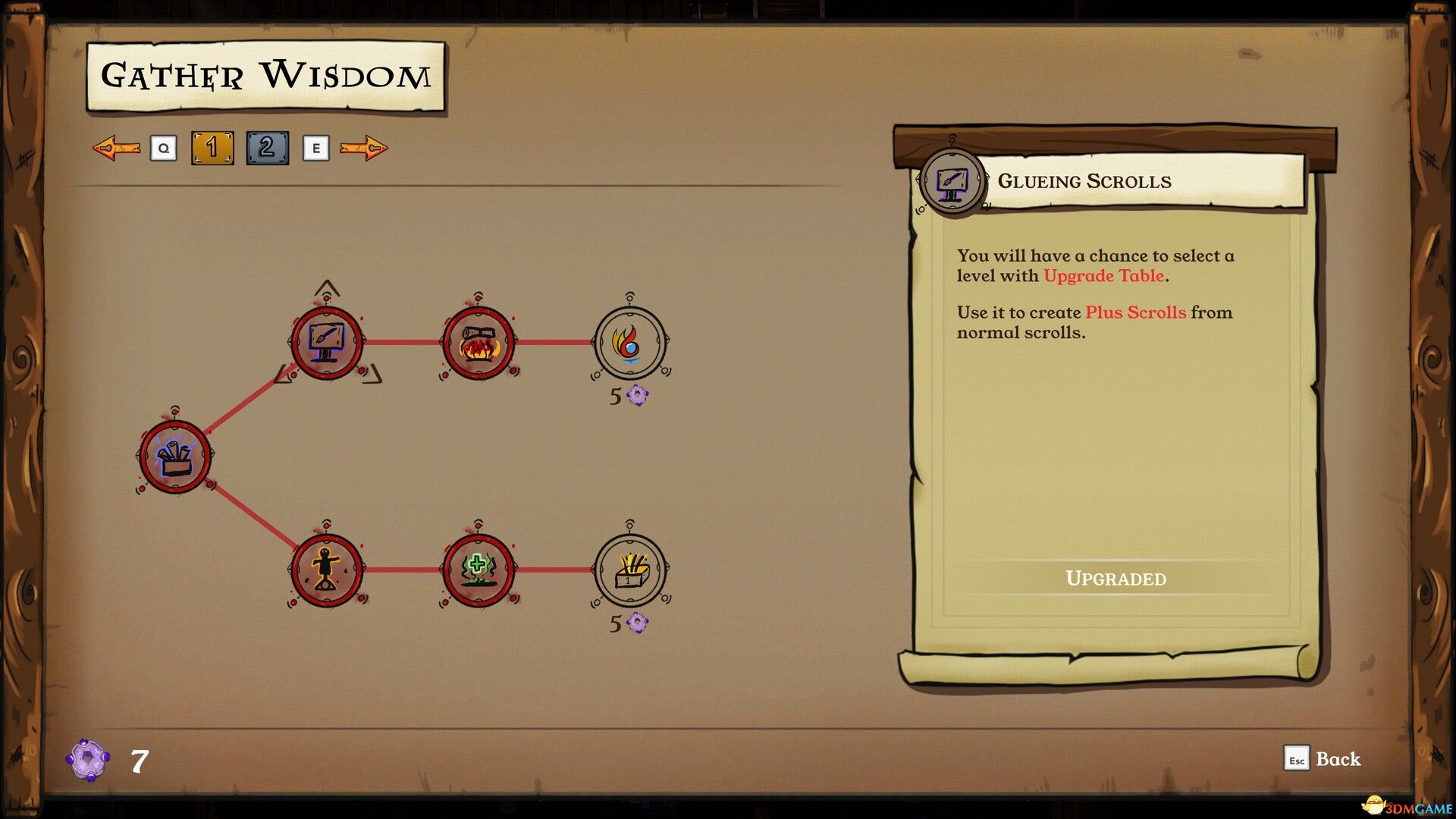The image size is (1456, 819).
Task: Click the right orange arrow to change page
Action: 366,148
